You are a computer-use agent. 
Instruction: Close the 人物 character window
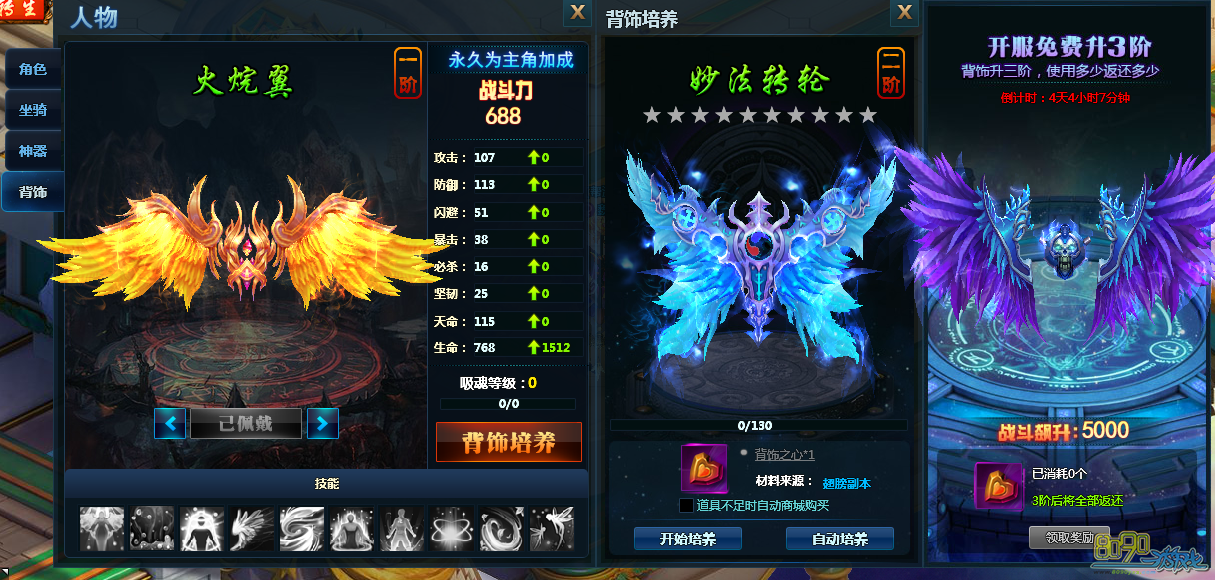577,12
